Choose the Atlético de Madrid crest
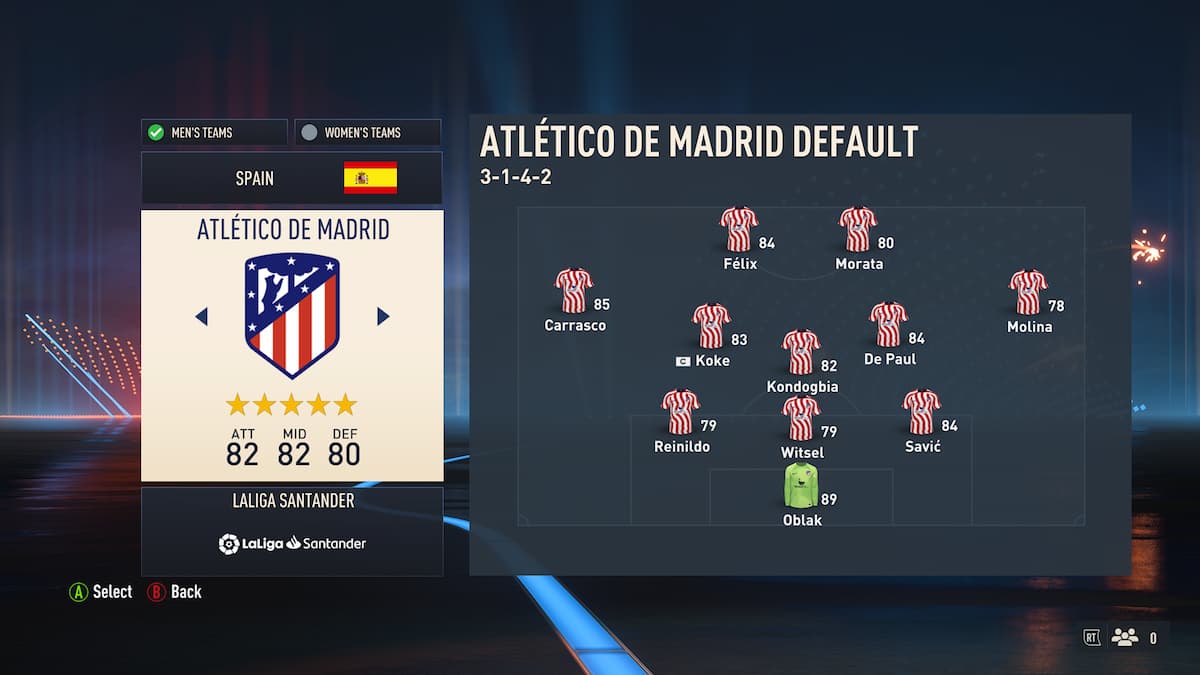 pos(292,314)
